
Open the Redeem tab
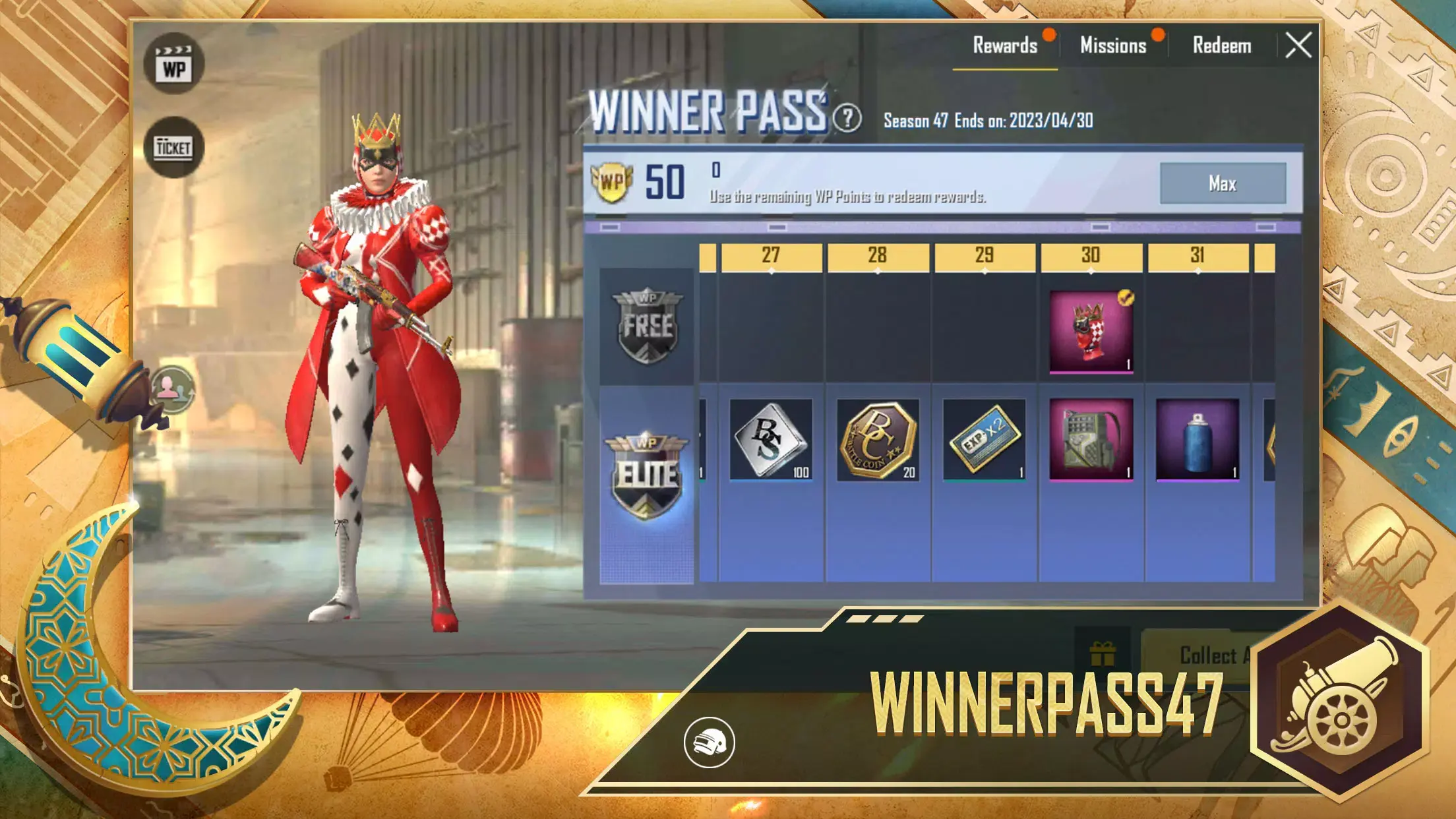point(1223,46)
